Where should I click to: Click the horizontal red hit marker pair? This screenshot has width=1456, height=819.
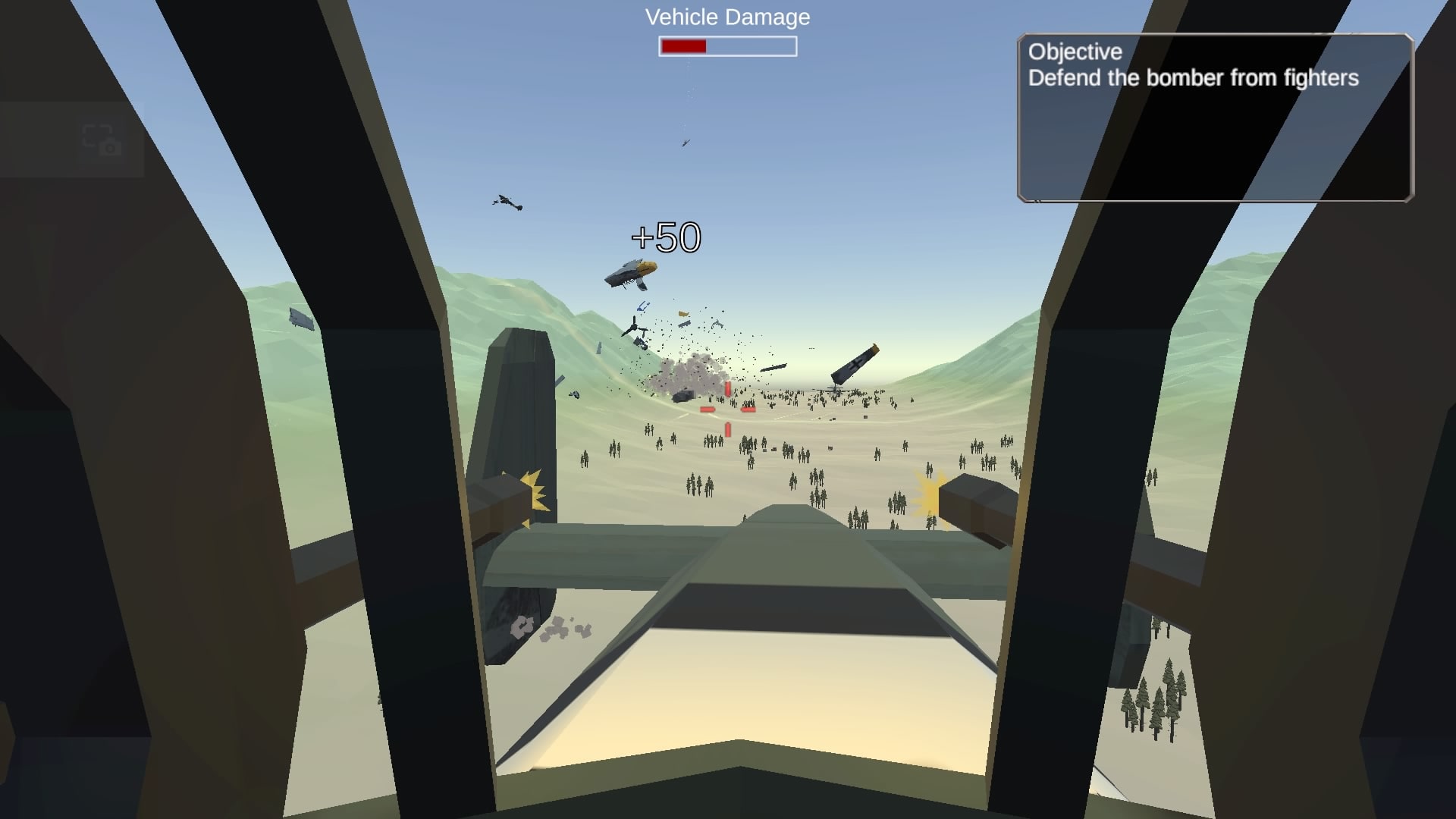(728, 409)
